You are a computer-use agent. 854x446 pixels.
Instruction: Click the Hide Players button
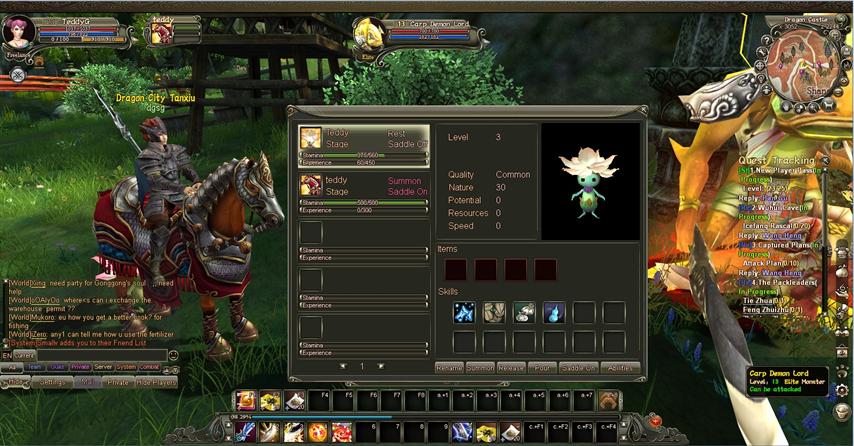pyautogui.click(x=157, y=382)
